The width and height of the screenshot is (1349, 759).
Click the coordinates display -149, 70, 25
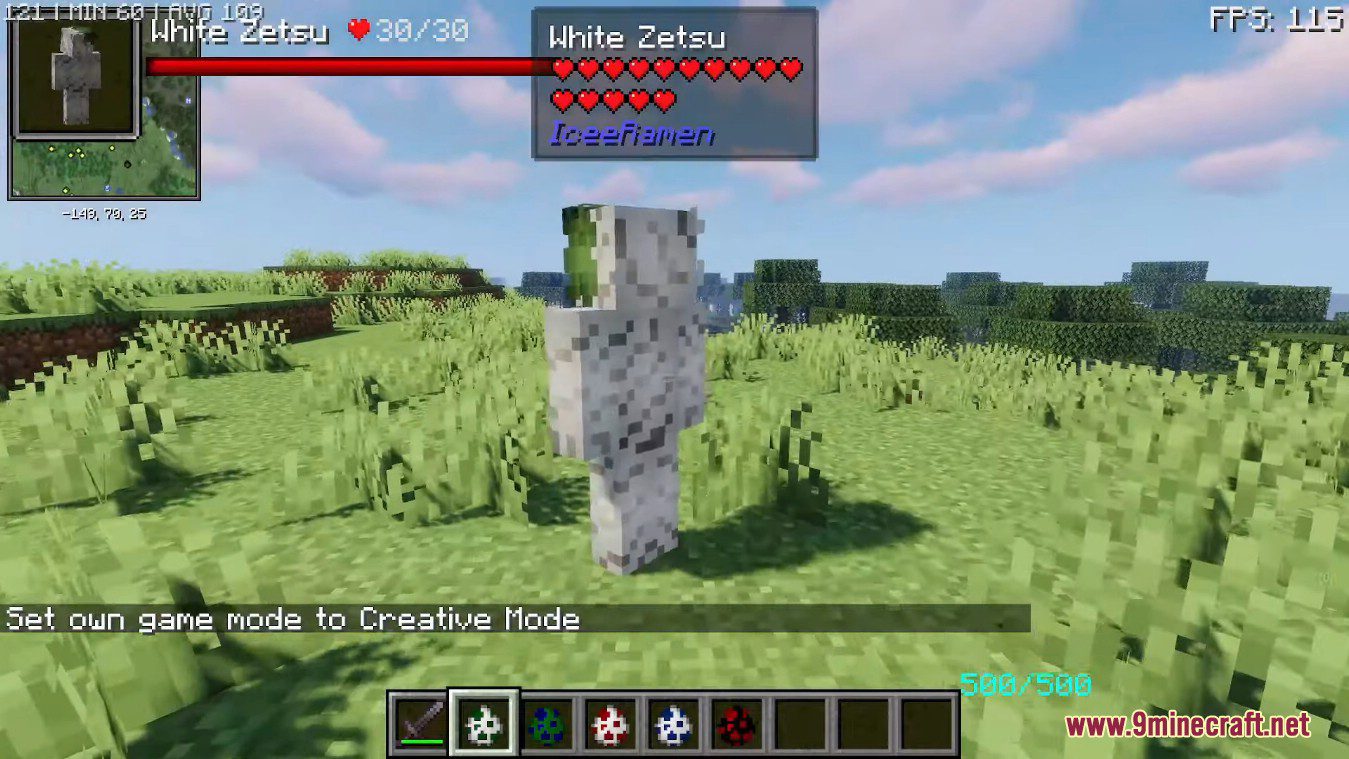103,212
